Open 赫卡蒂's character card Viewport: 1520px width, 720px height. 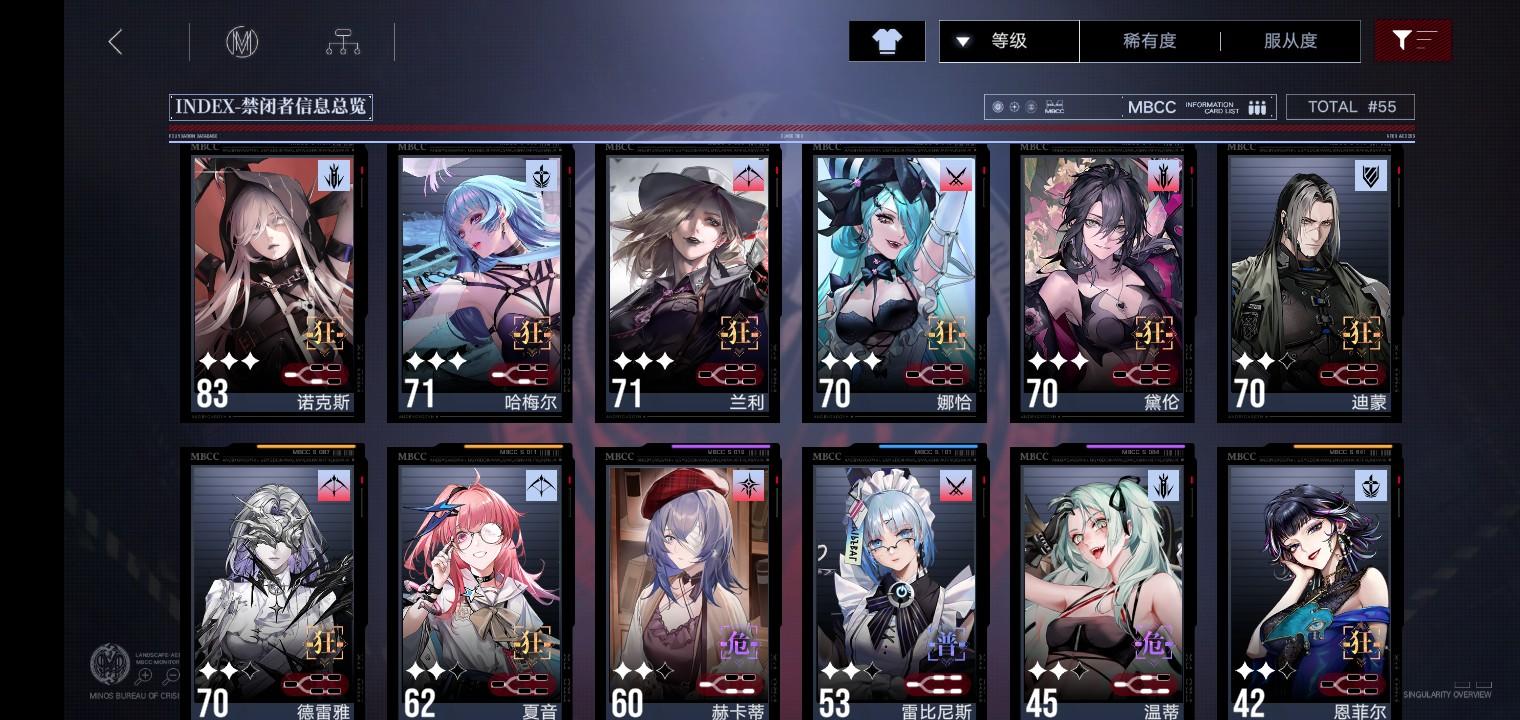click(688, 580)
